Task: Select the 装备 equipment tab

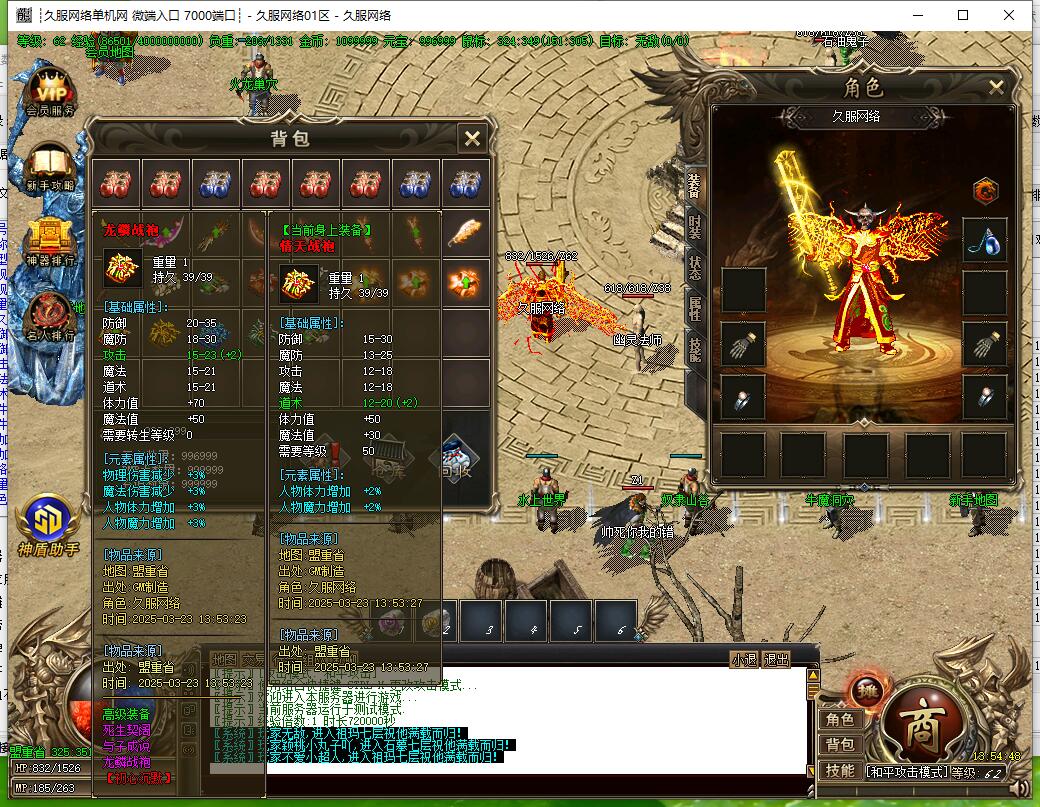Action: [695, 184]
